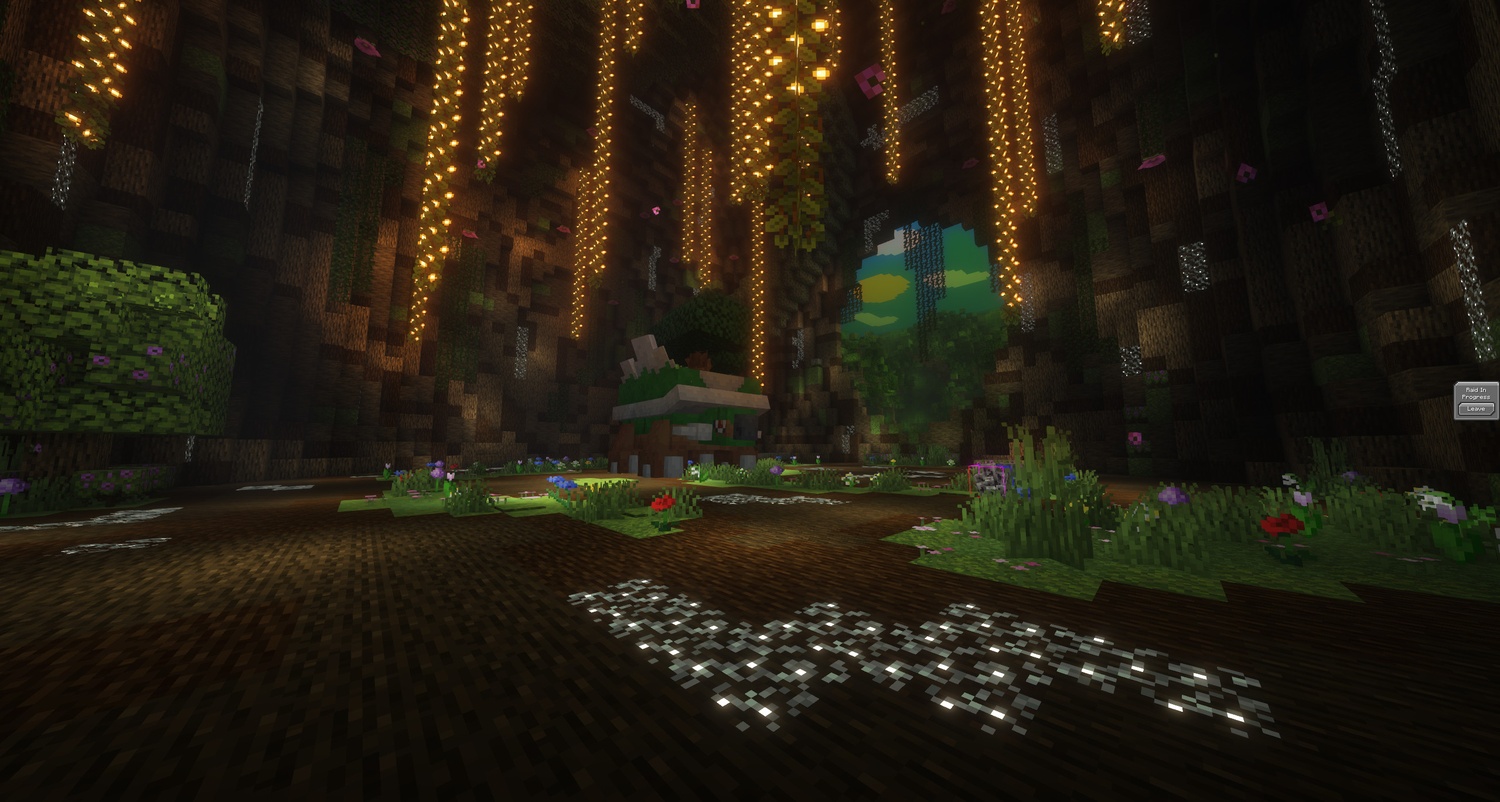Click the Leave button under Raid In Progress
Image resolution: width=1500 pixels, height=802 pixels.
(x=1476, y=409)
